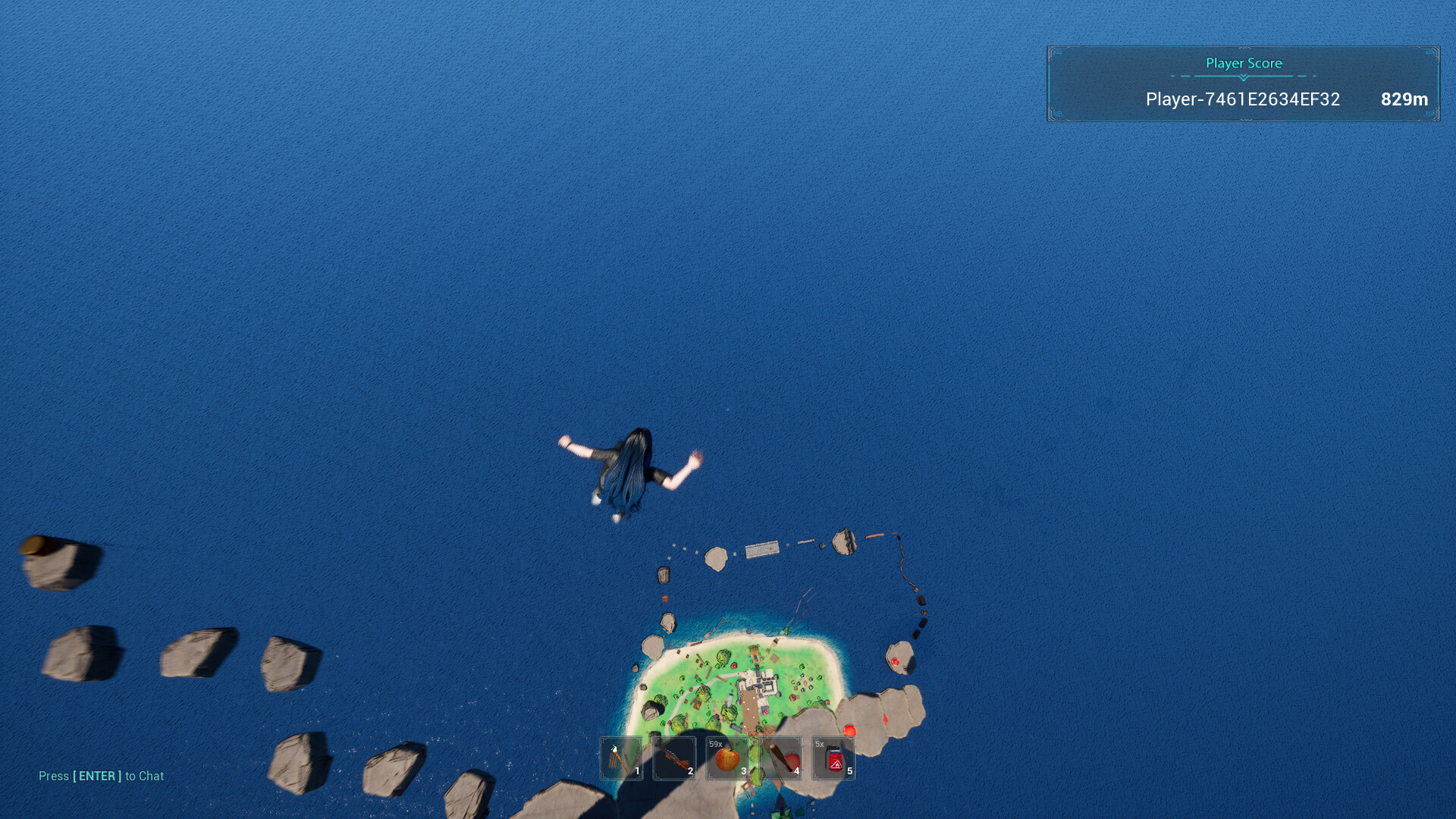The height and width of the screenshot is (819, 1456).
Task: Open chat via the ENTER prompt text
Action: [101, 776]
